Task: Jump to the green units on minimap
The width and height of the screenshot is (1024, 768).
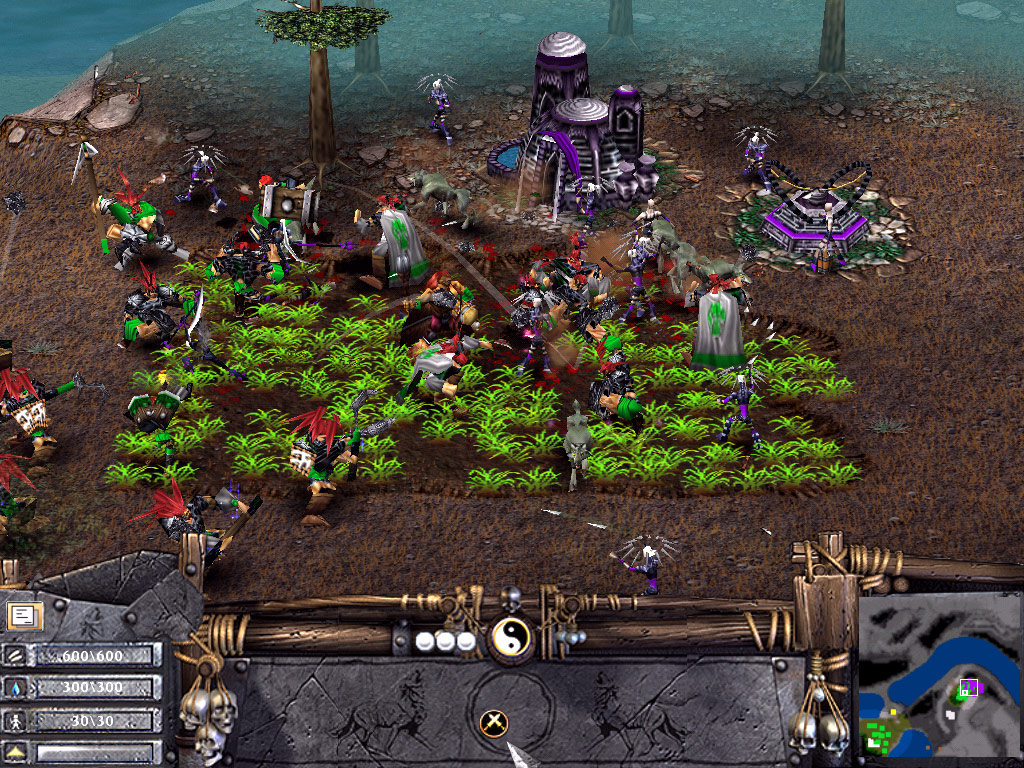Action: pos(882,735)
